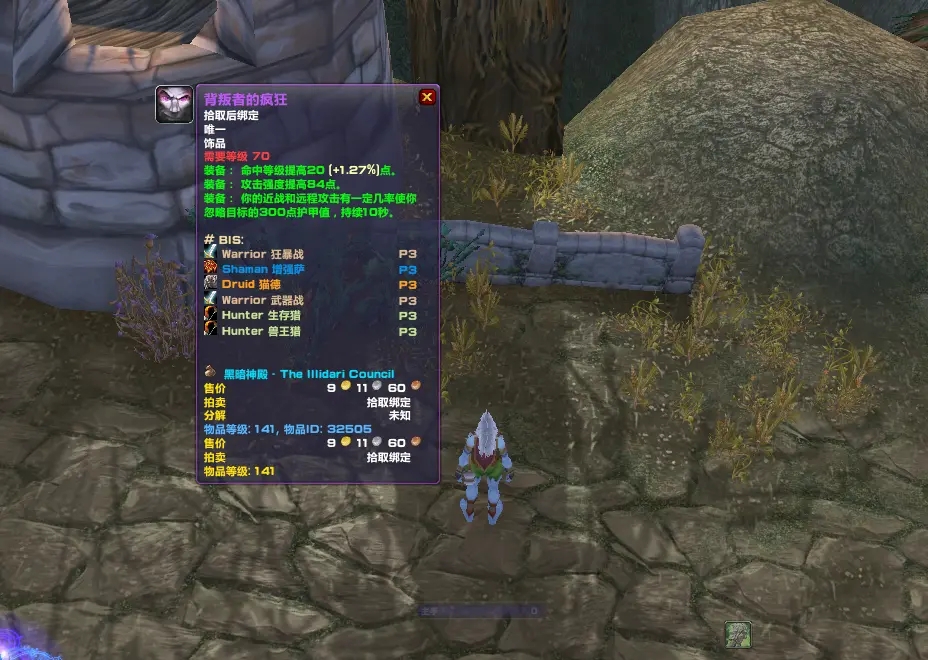Click the green tree icon button
The height and width of the screenshot is (660, 928).
738,634
